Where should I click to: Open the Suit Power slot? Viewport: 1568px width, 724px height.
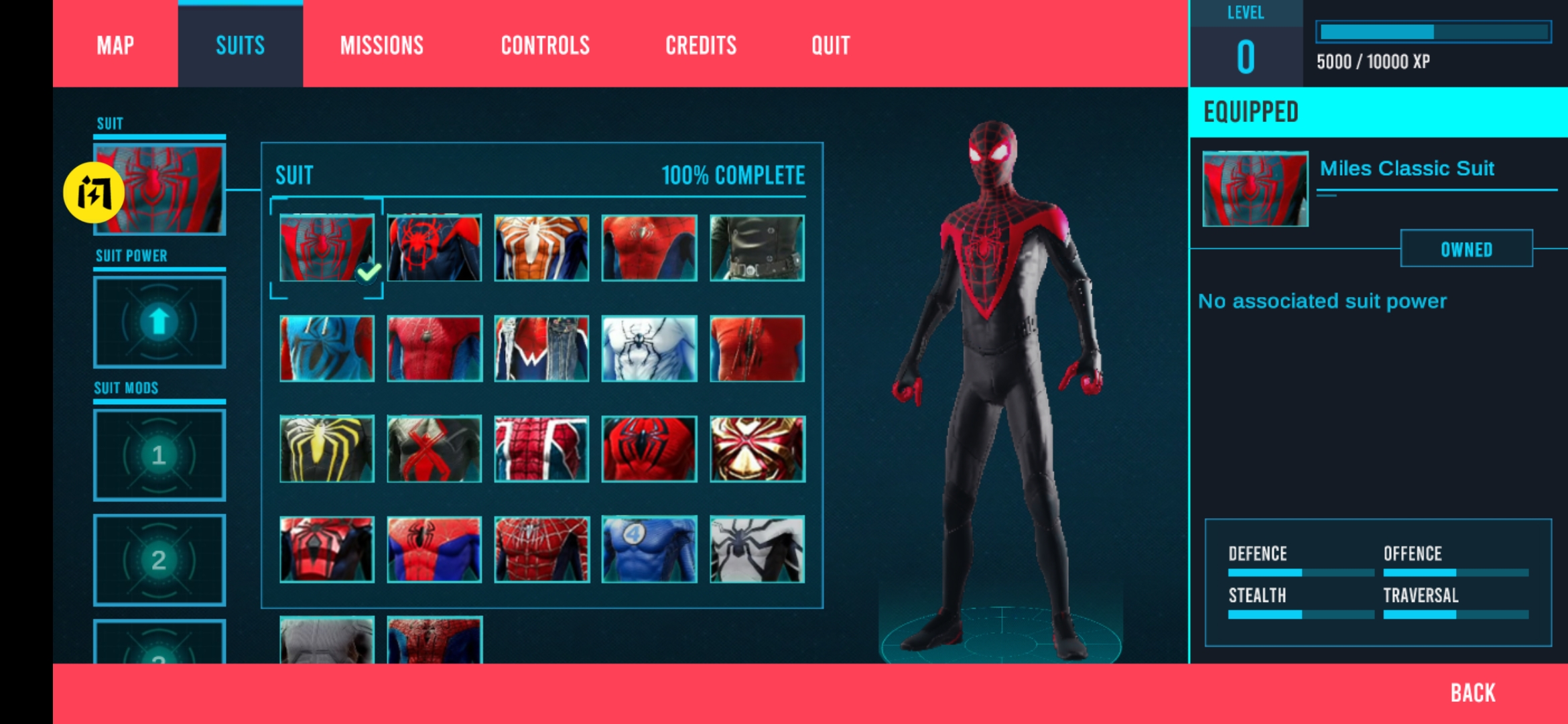(x=159, y=322)
